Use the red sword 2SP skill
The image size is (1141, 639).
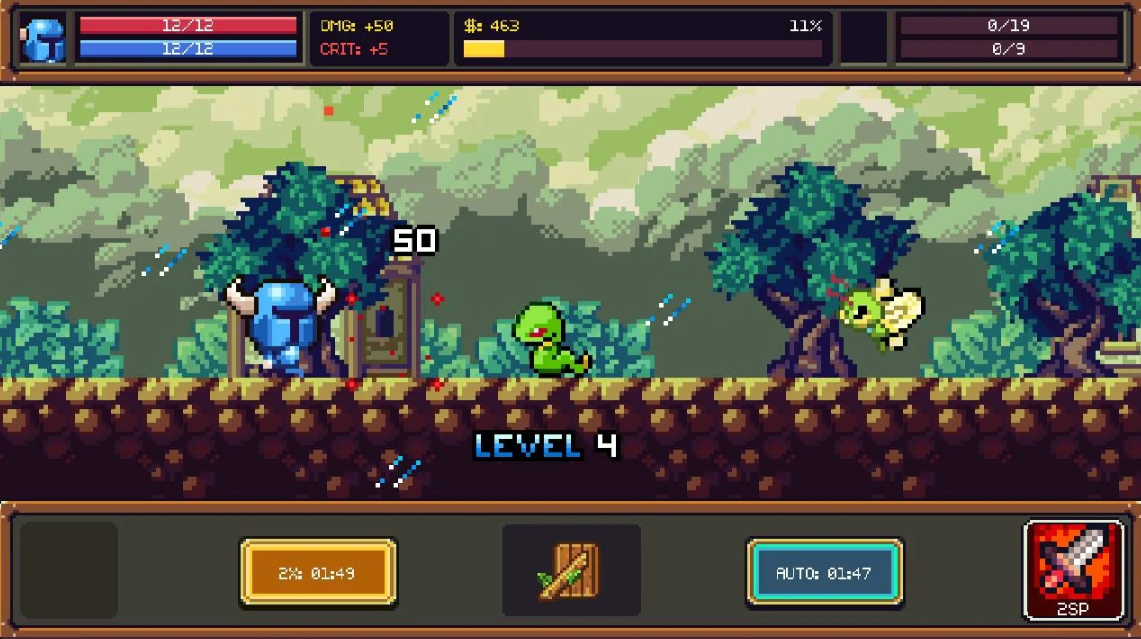(x=1074, y=569)
